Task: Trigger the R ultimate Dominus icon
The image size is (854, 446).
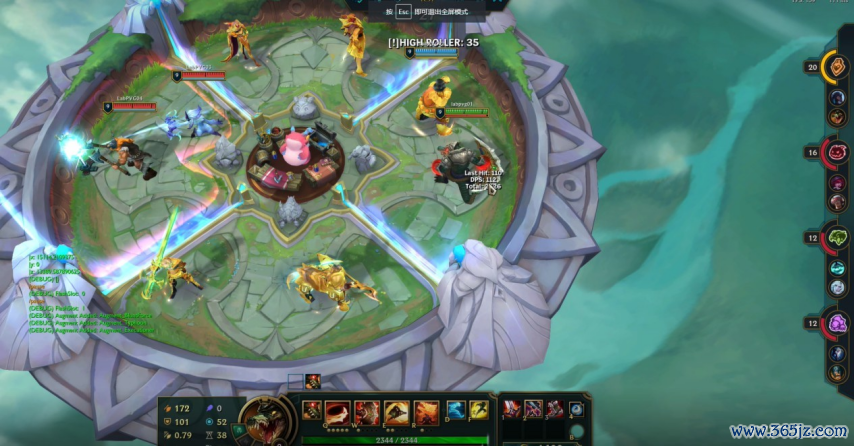Action: coord(426,410)
